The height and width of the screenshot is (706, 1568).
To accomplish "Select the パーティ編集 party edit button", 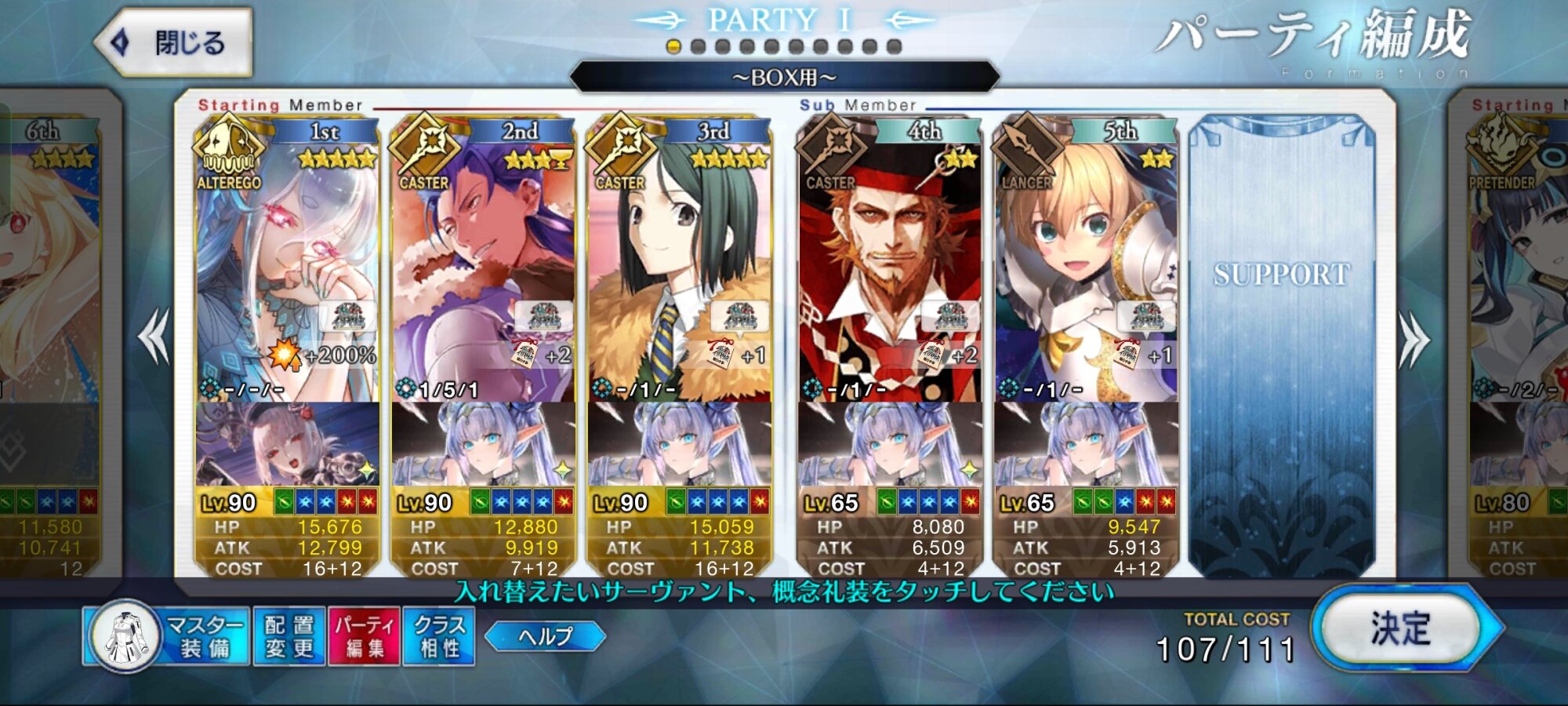I will (365, 636).
